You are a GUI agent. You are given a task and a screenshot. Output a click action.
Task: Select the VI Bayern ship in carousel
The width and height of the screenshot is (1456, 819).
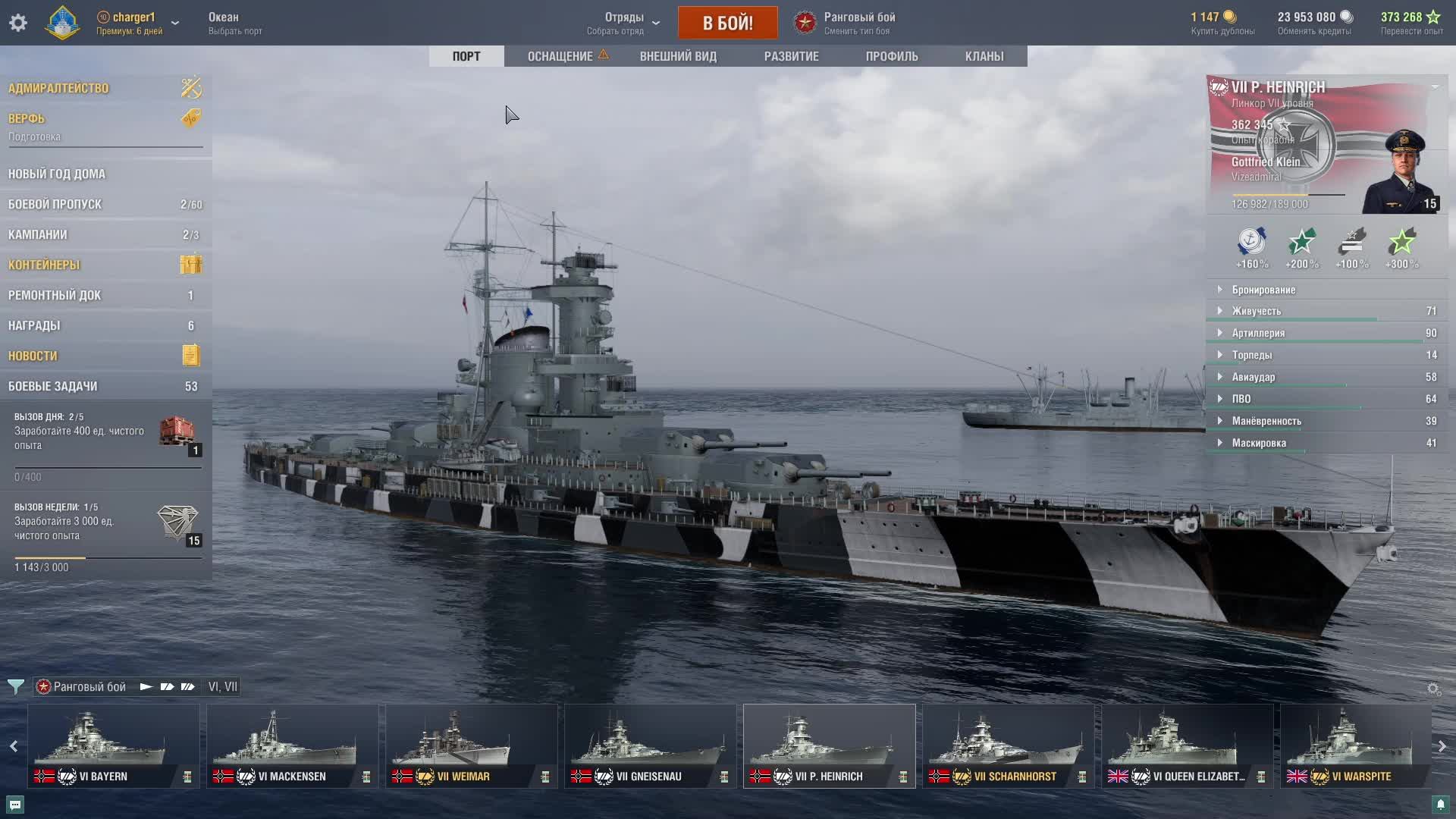[114, 745]
